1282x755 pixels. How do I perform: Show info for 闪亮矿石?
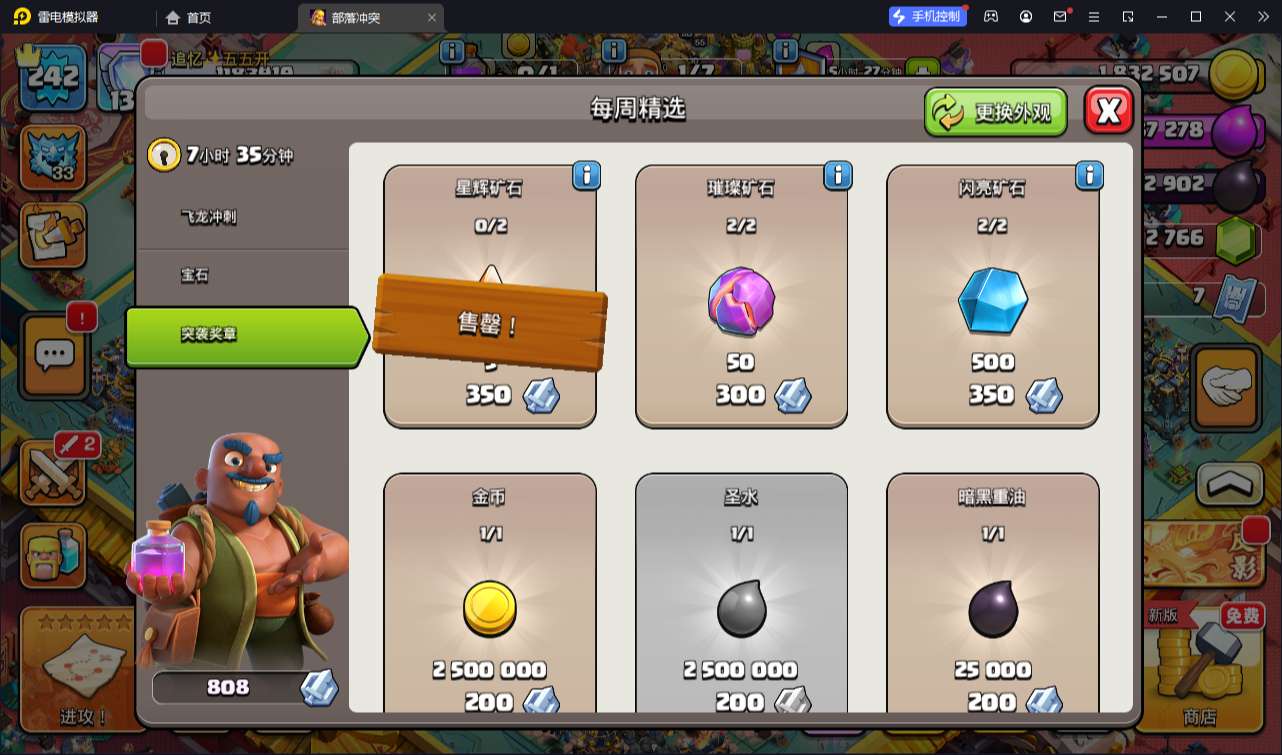point(1089,176)
